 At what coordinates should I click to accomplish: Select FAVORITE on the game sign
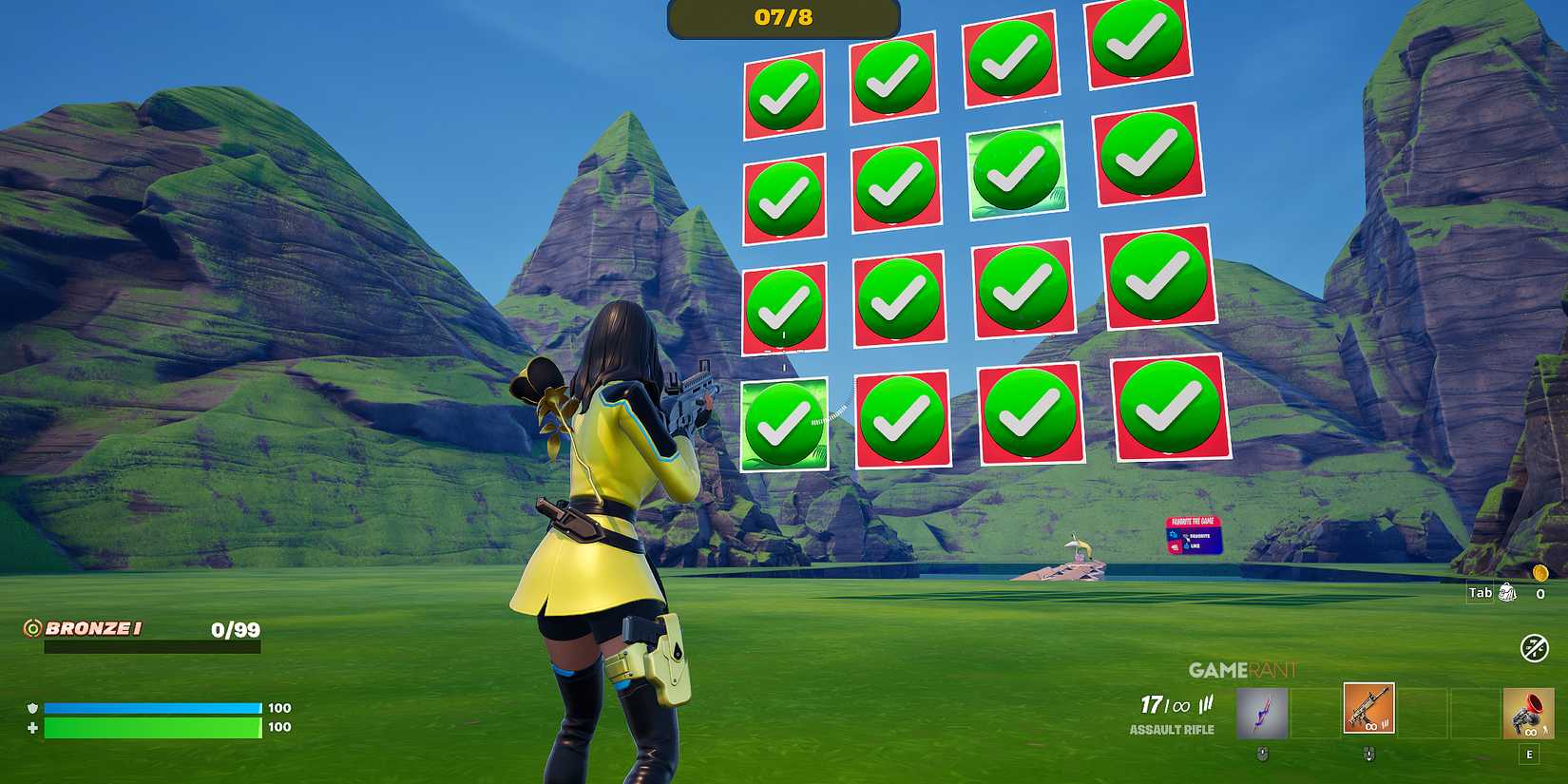click(x=1199, y=537)
